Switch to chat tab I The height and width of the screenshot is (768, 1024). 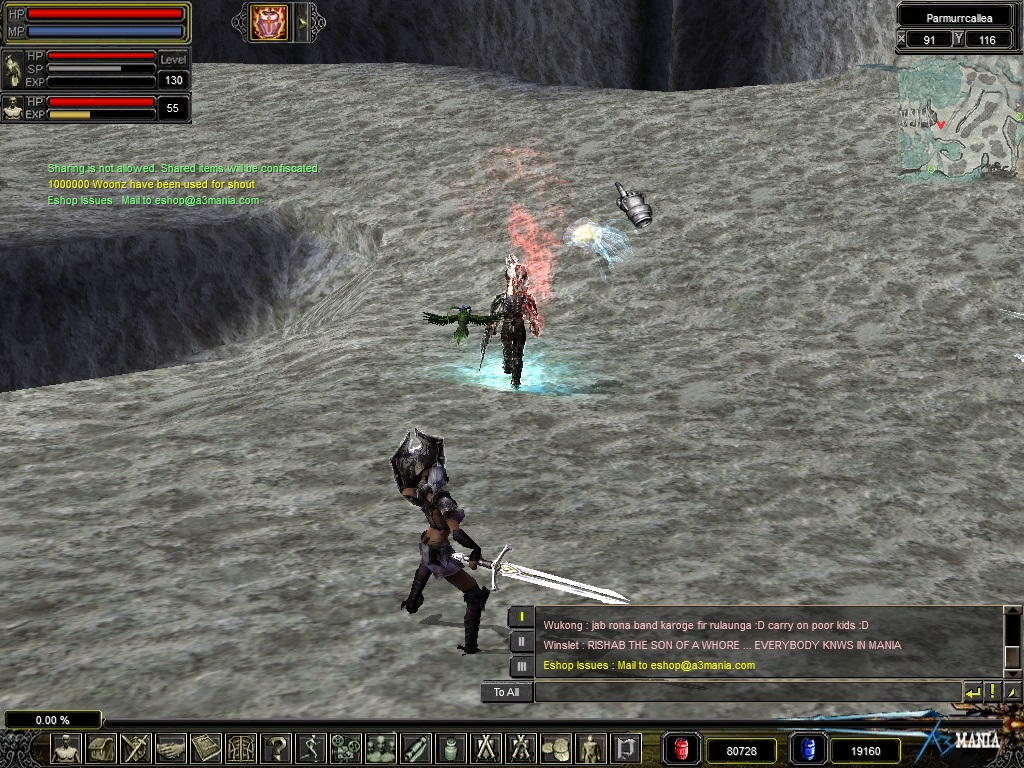(521, 617)
